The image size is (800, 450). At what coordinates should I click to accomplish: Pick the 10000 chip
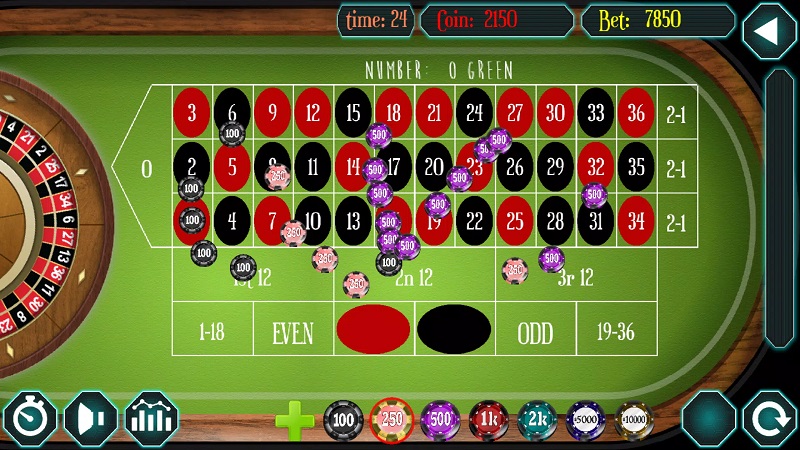click(x=633, y=419)
